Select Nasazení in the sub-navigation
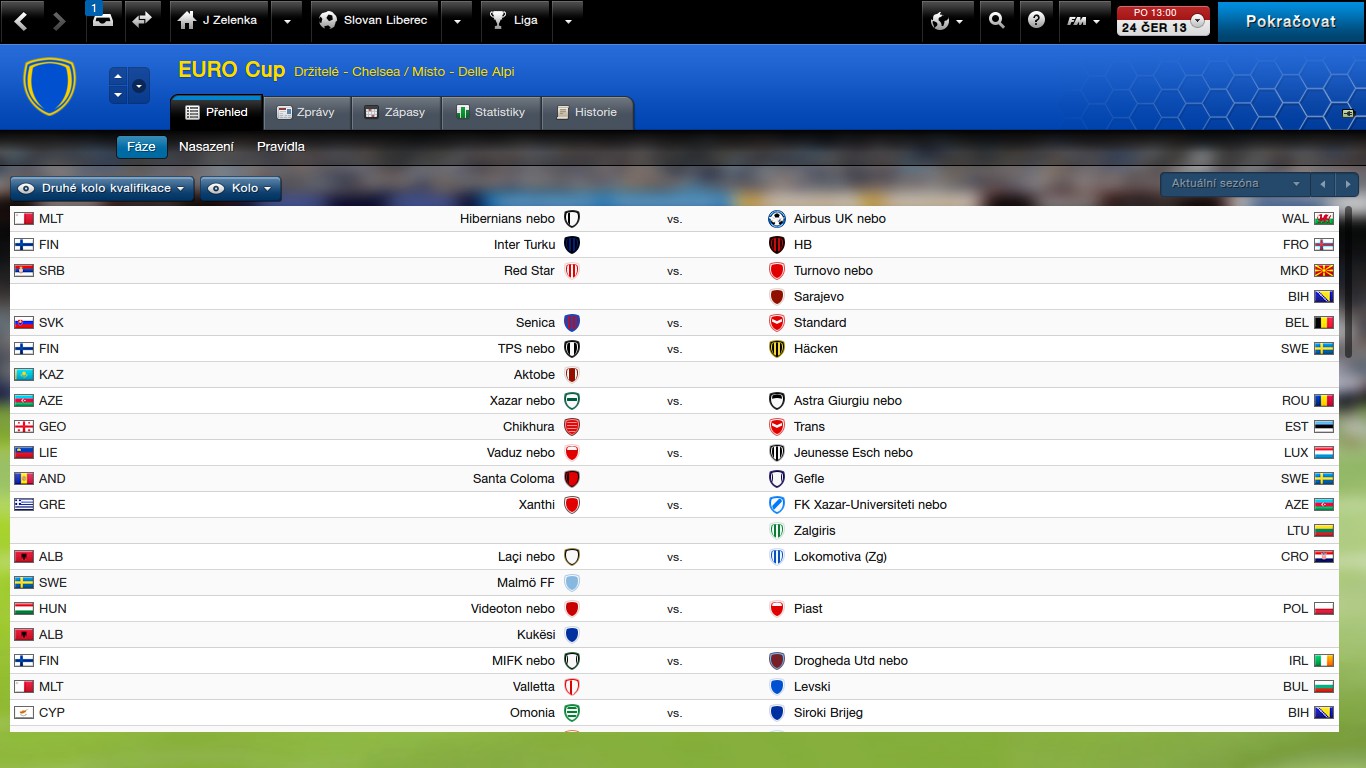 pos(206,146)
